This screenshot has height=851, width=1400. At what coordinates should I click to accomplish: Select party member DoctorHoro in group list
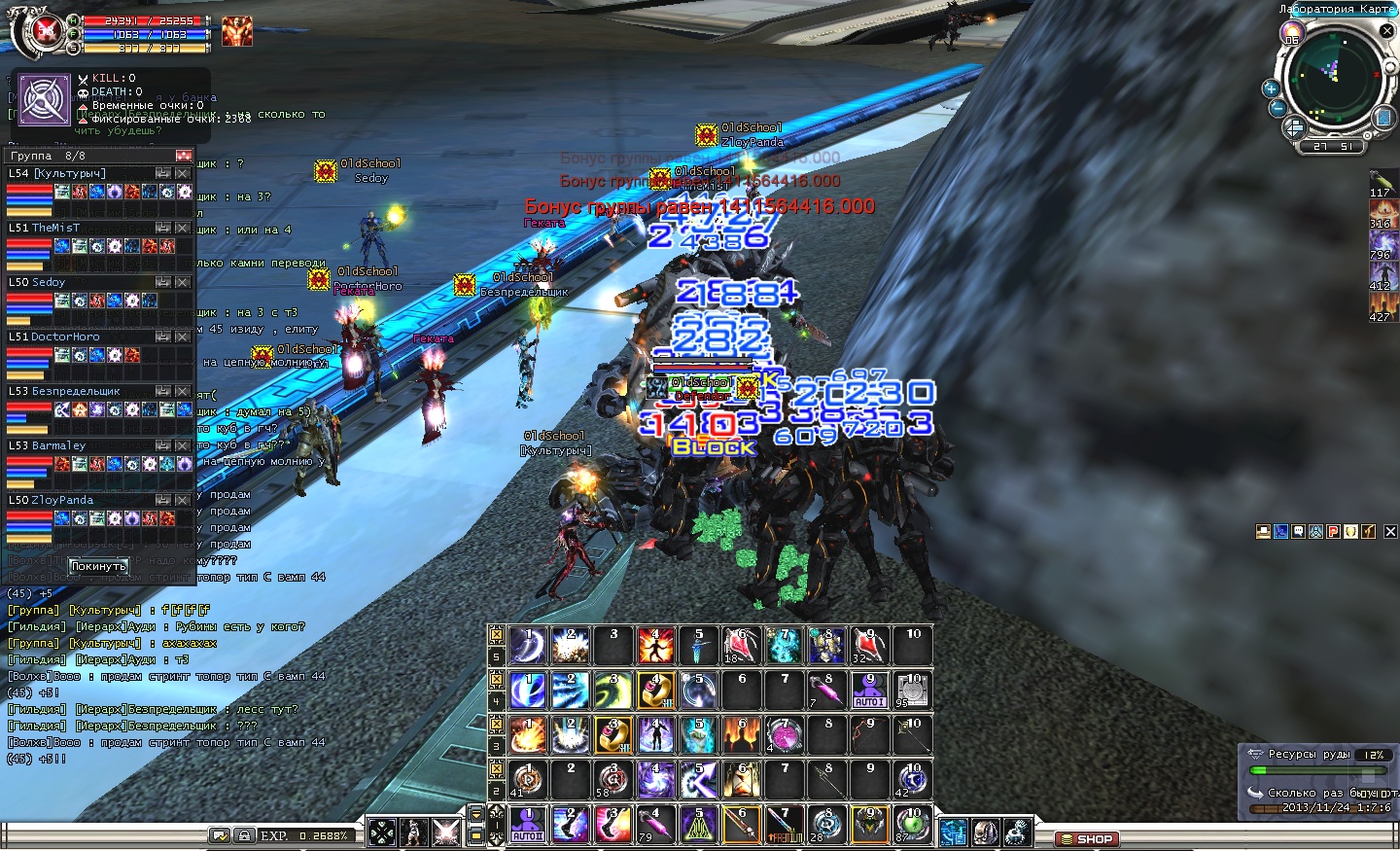(65, 337)
